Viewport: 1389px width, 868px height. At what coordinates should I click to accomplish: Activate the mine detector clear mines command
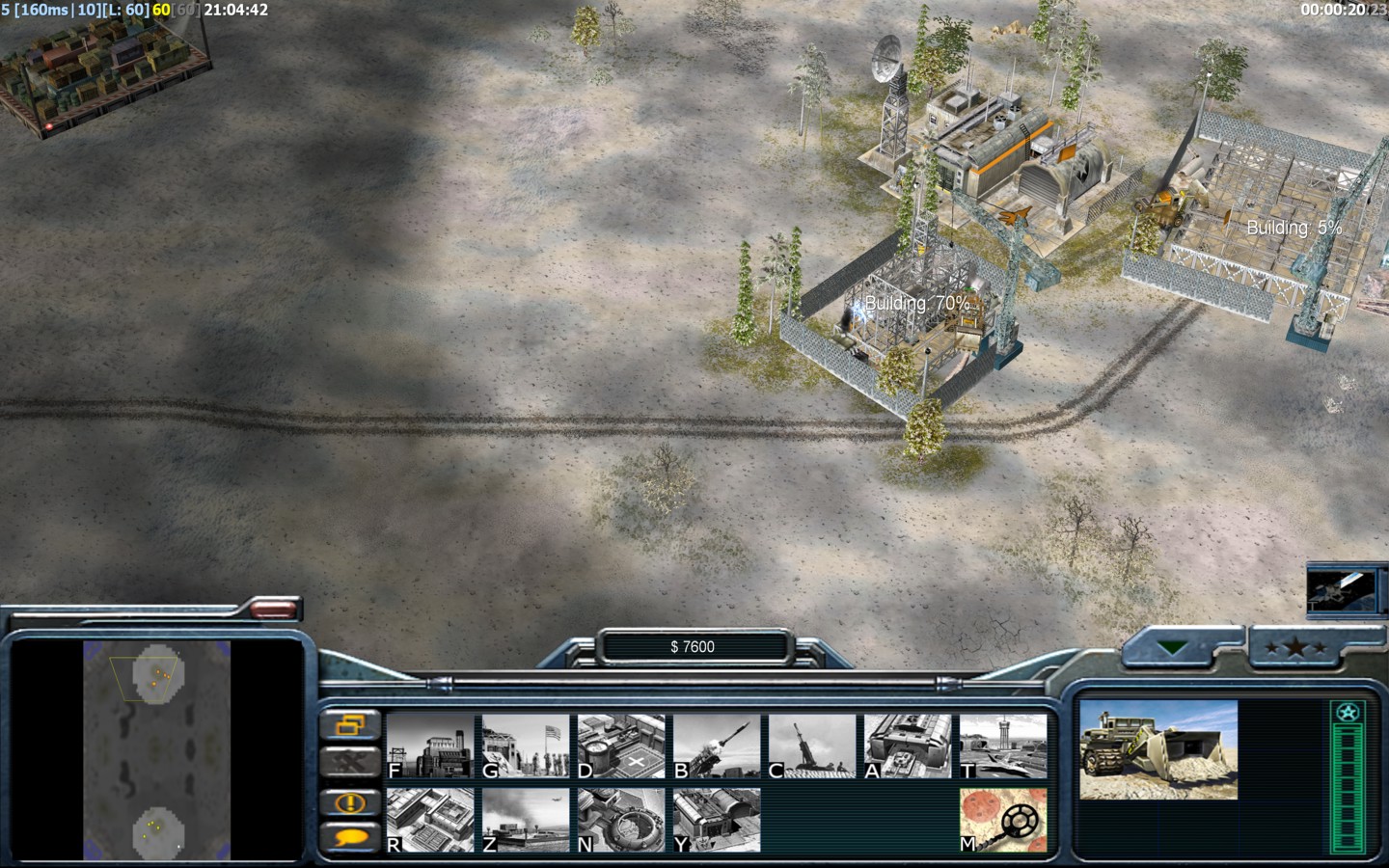[x=1003, y=820]
